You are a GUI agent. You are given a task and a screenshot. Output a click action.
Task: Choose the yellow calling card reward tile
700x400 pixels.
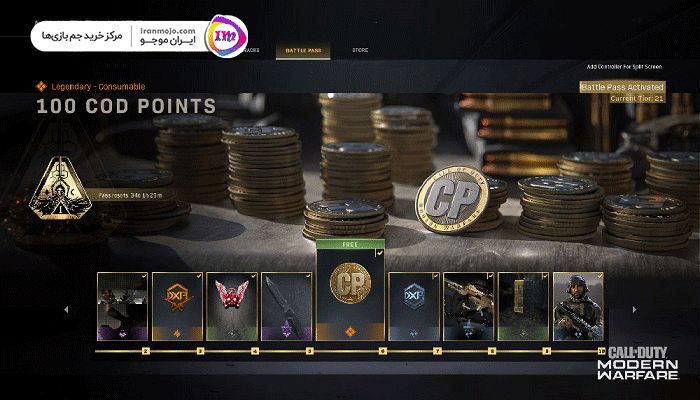[523, 305]
